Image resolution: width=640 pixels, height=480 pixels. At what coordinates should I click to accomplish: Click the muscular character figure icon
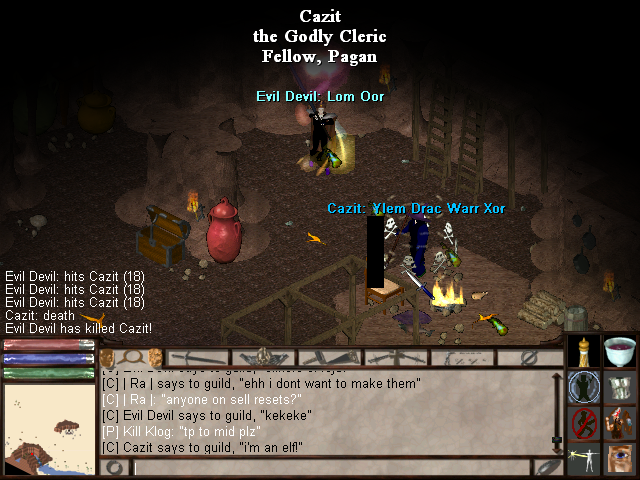[620, 423]
